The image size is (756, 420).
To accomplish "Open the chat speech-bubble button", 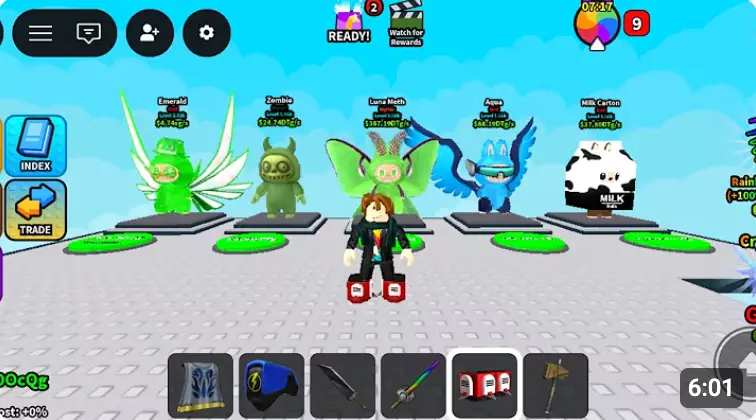I will 88,33.
